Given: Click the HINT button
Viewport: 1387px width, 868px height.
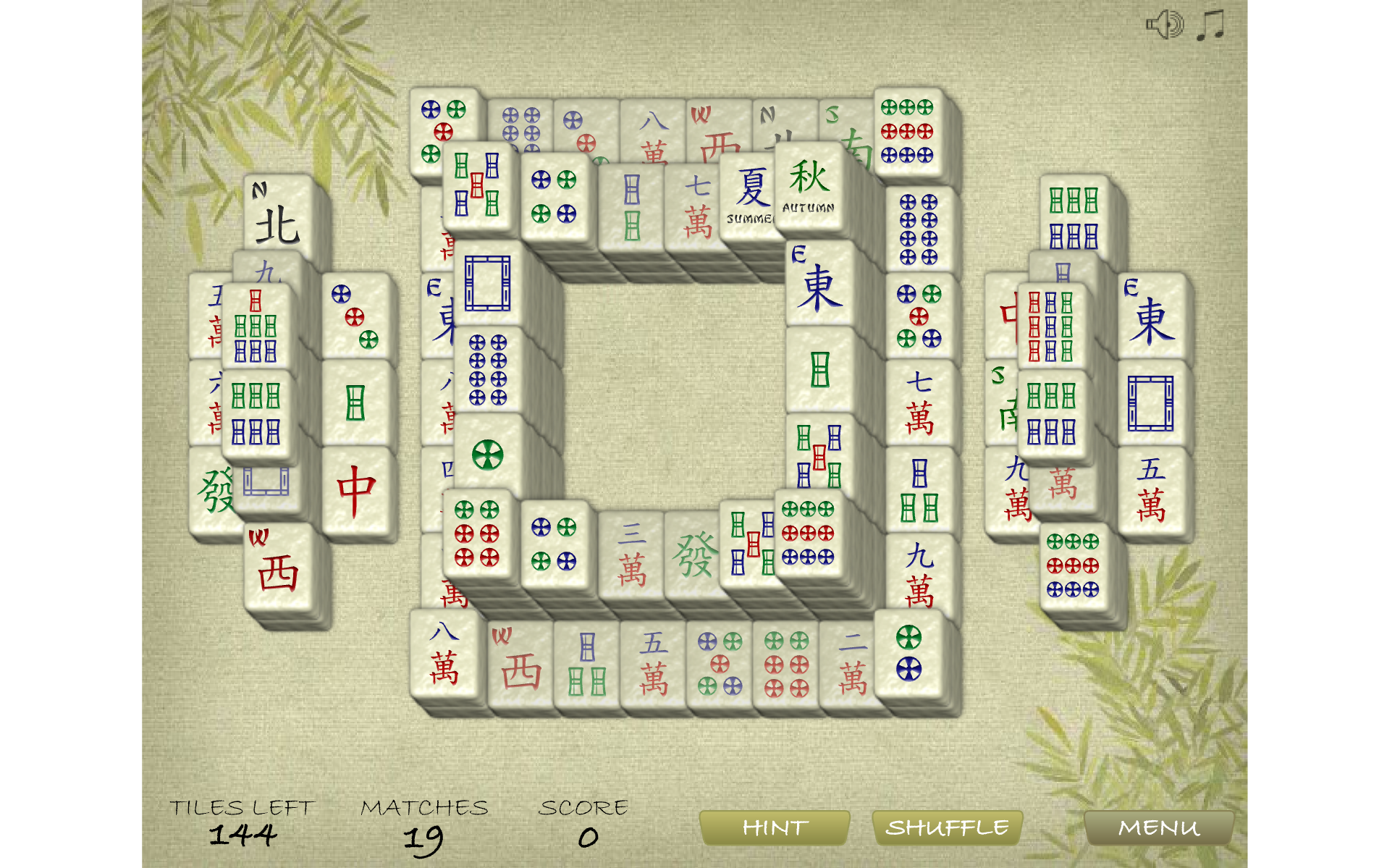Looking at the screenshot, I should pyautogui.click(x=774, y=827).
